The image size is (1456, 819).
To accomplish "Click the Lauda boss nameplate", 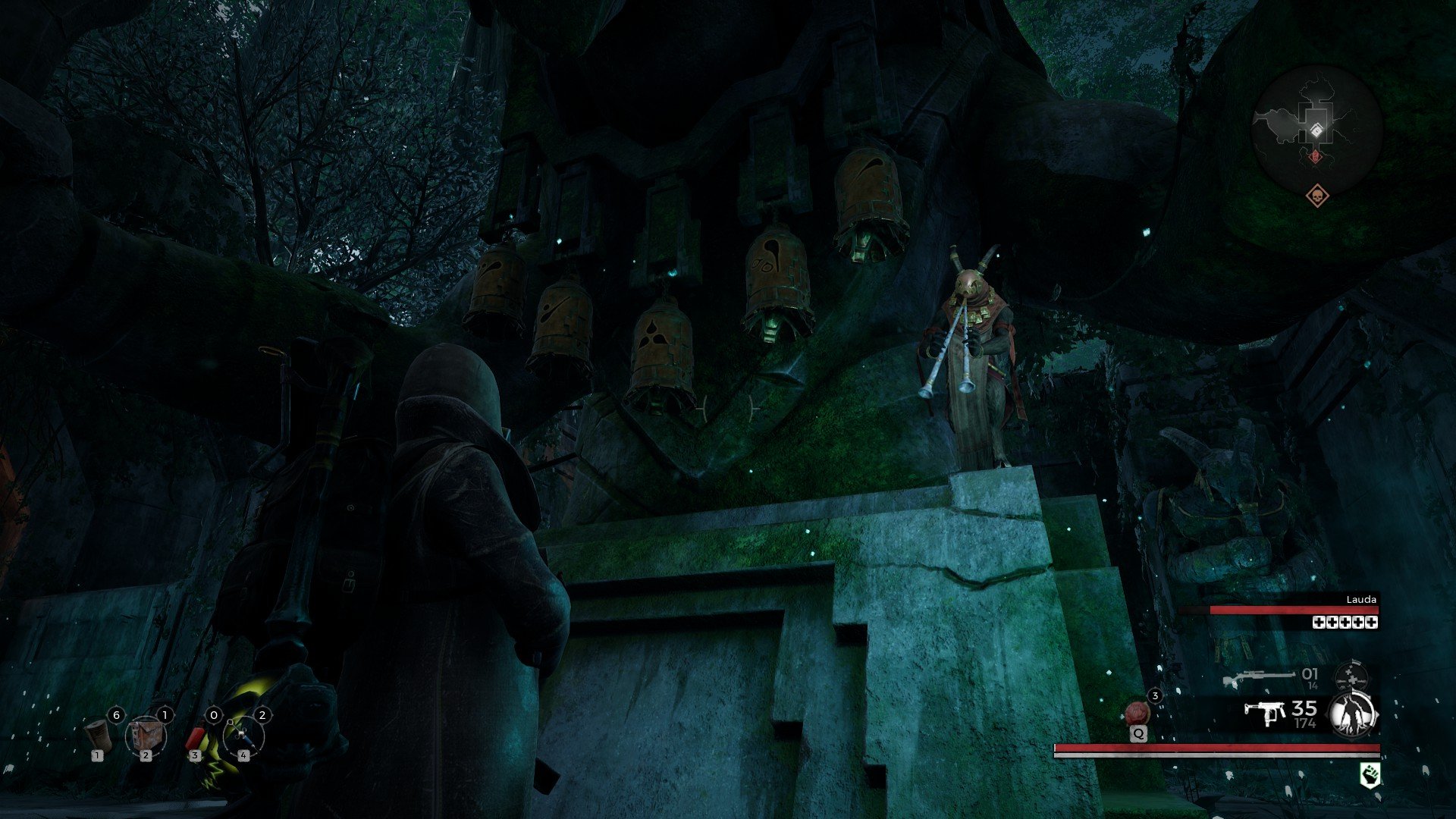I will 1362,600.
